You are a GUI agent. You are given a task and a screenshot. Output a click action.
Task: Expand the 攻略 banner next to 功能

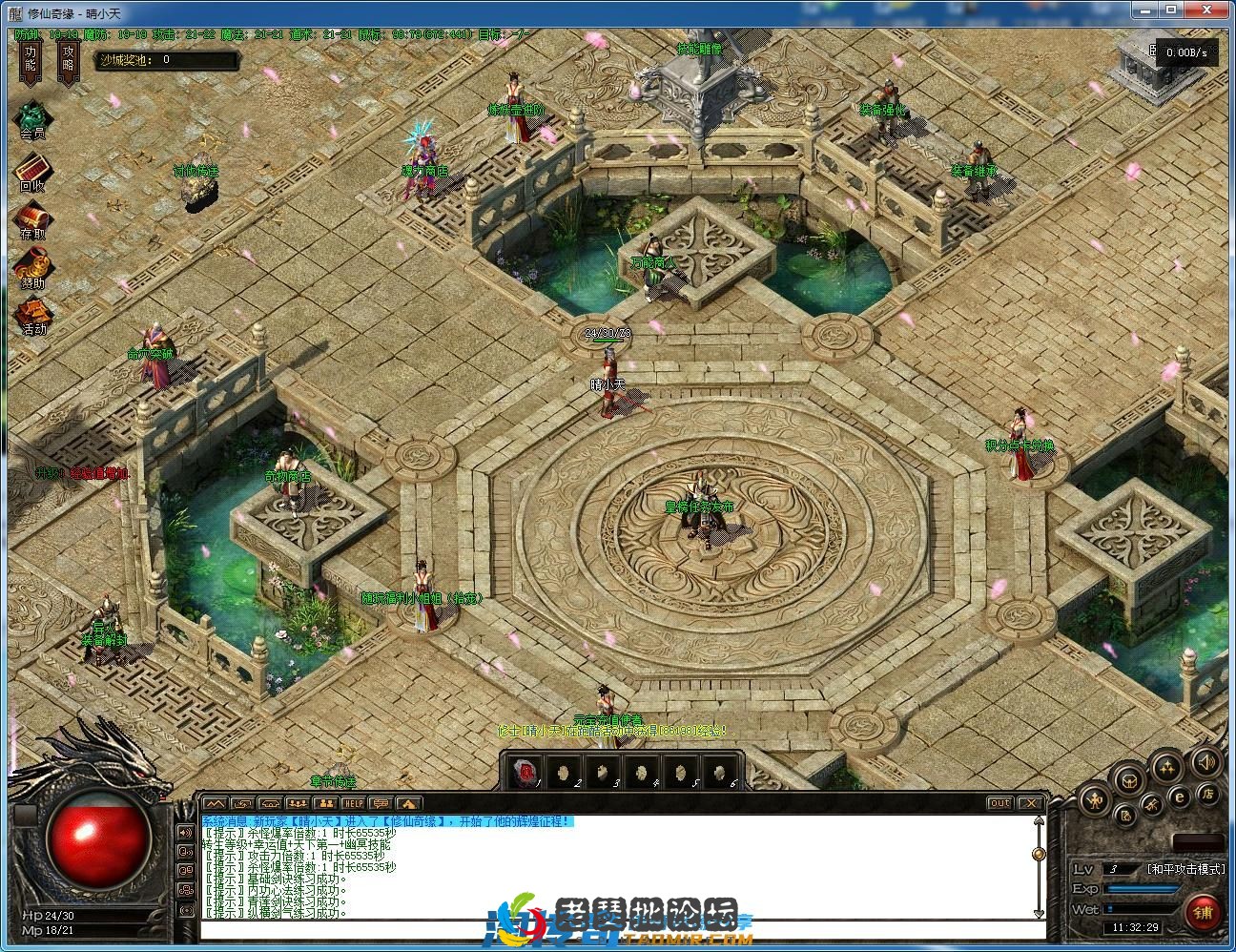pyautogui.click(x=67, y=60)
